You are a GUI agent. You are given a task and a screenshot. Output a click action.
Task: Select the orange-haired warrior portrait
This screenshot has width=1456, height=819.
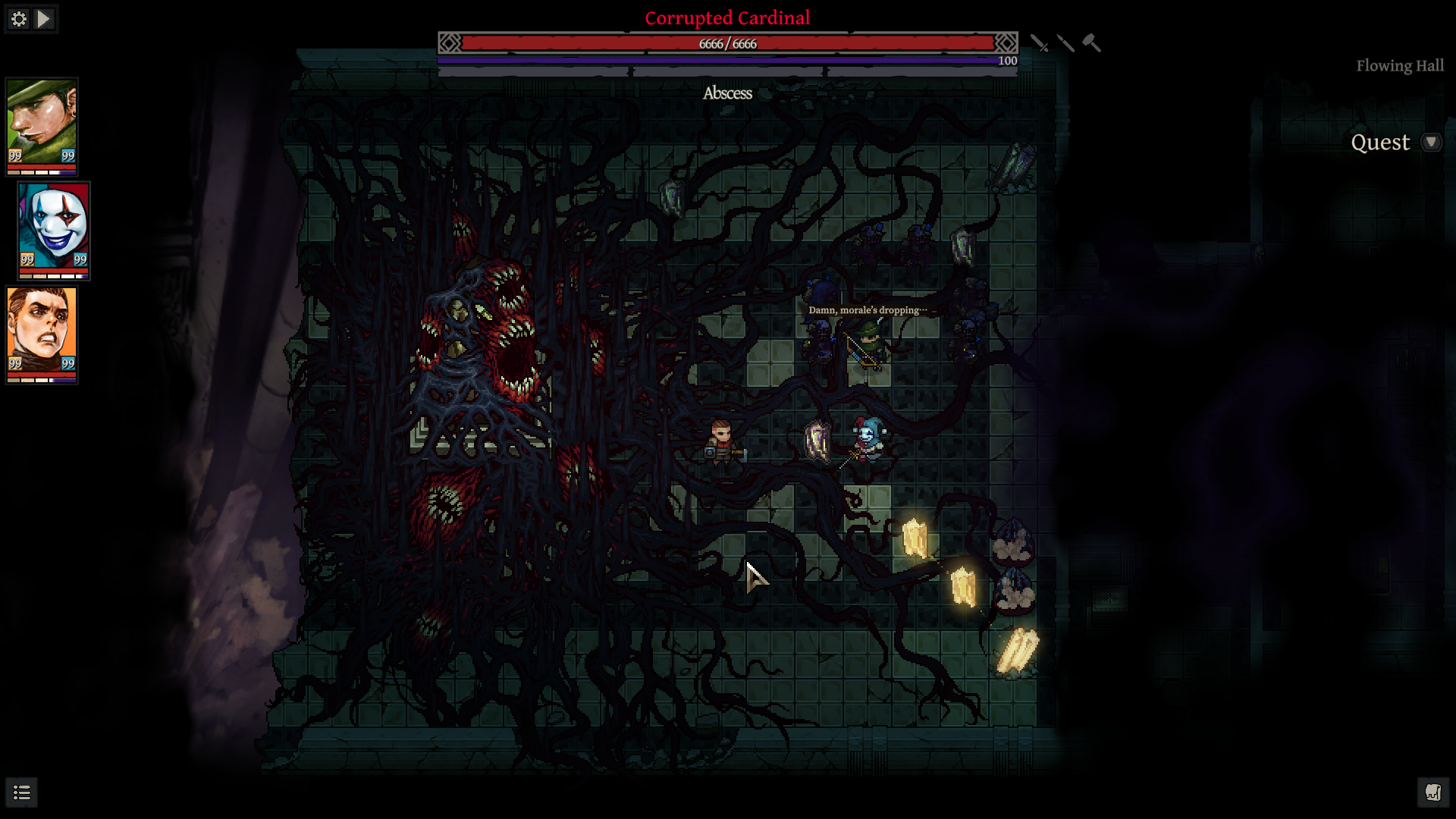pyautogui.click(x=42, y=330)
